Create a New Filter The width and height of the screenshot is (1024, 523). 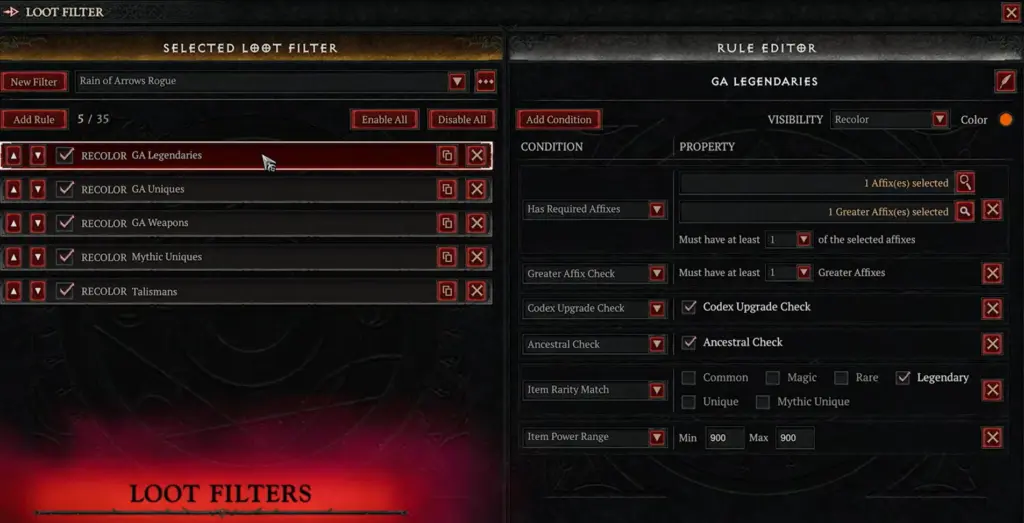click(35, 82)
